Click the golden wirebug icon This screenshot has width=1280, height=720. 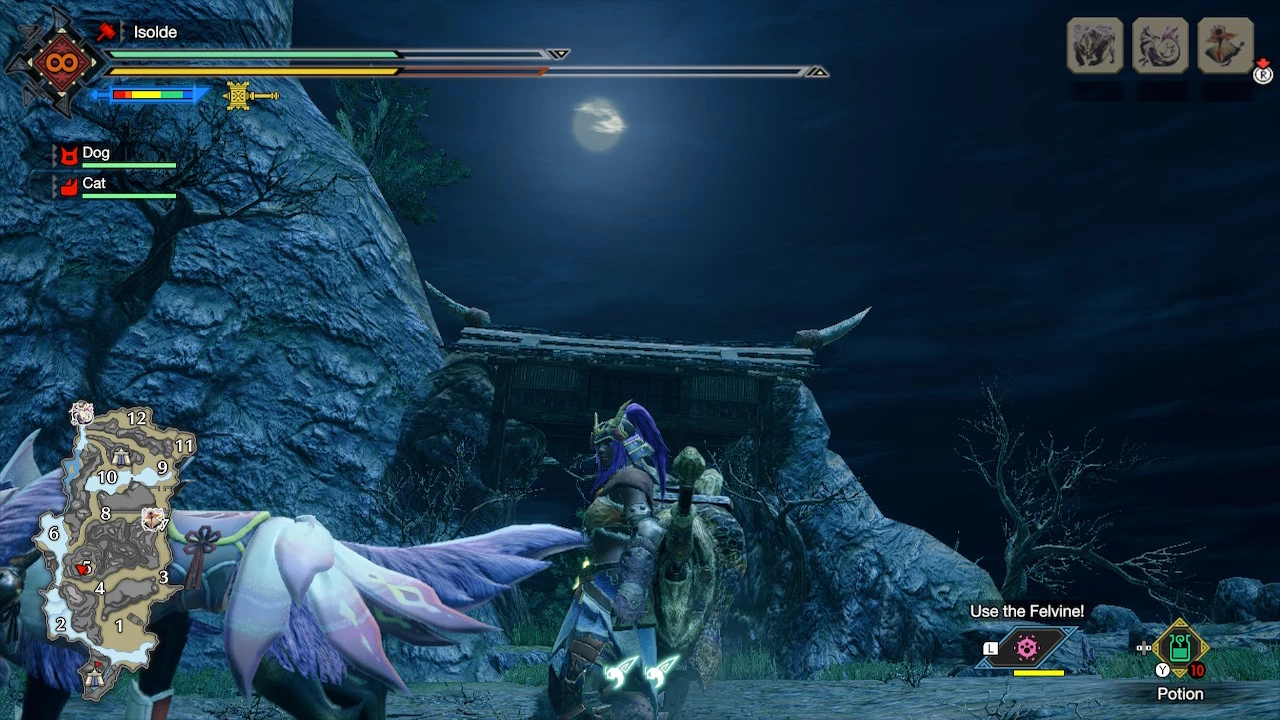point(239,96)
